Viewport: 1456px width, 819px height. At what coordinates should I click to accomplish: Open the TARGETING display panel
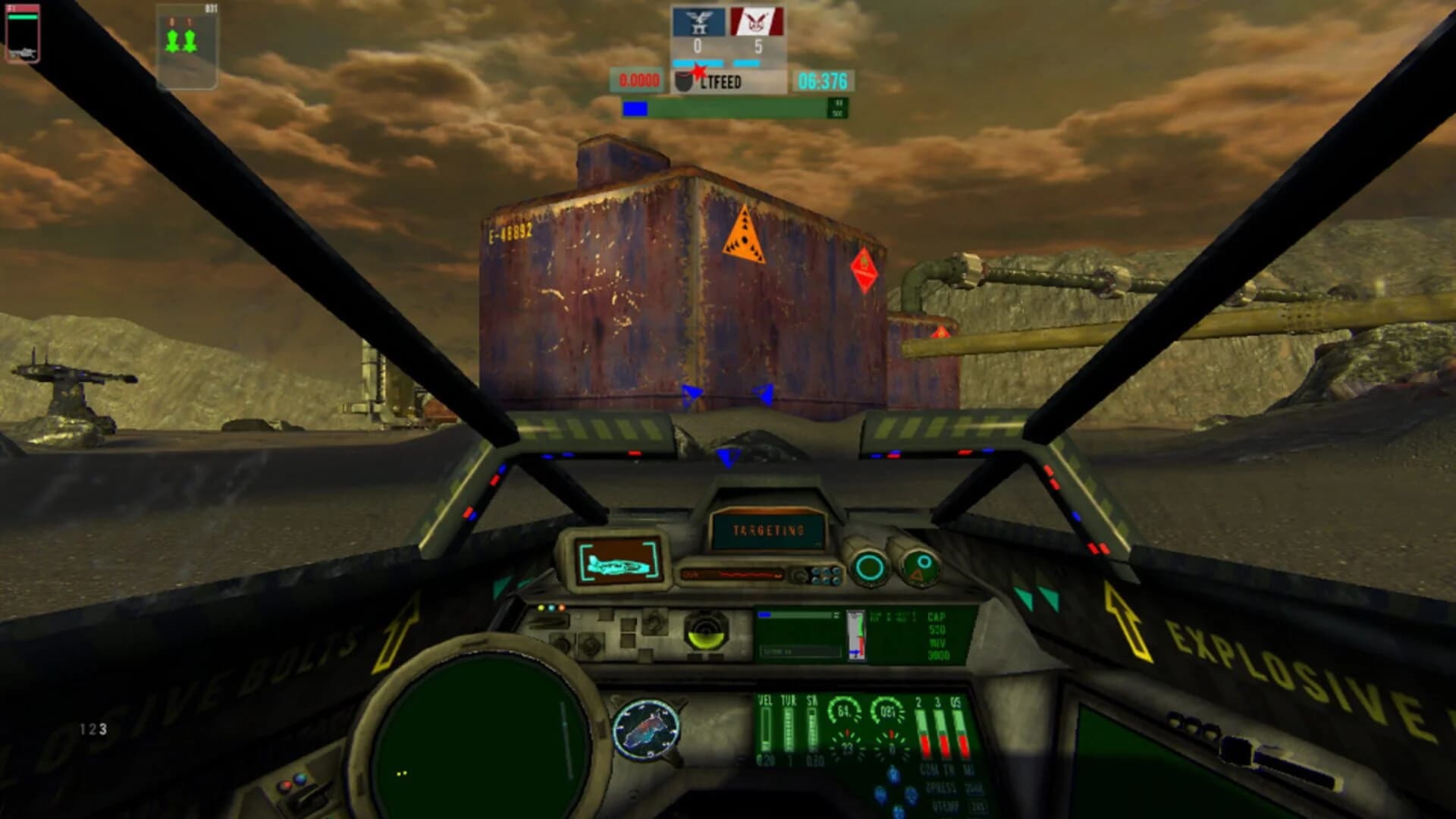coord(768,531)
